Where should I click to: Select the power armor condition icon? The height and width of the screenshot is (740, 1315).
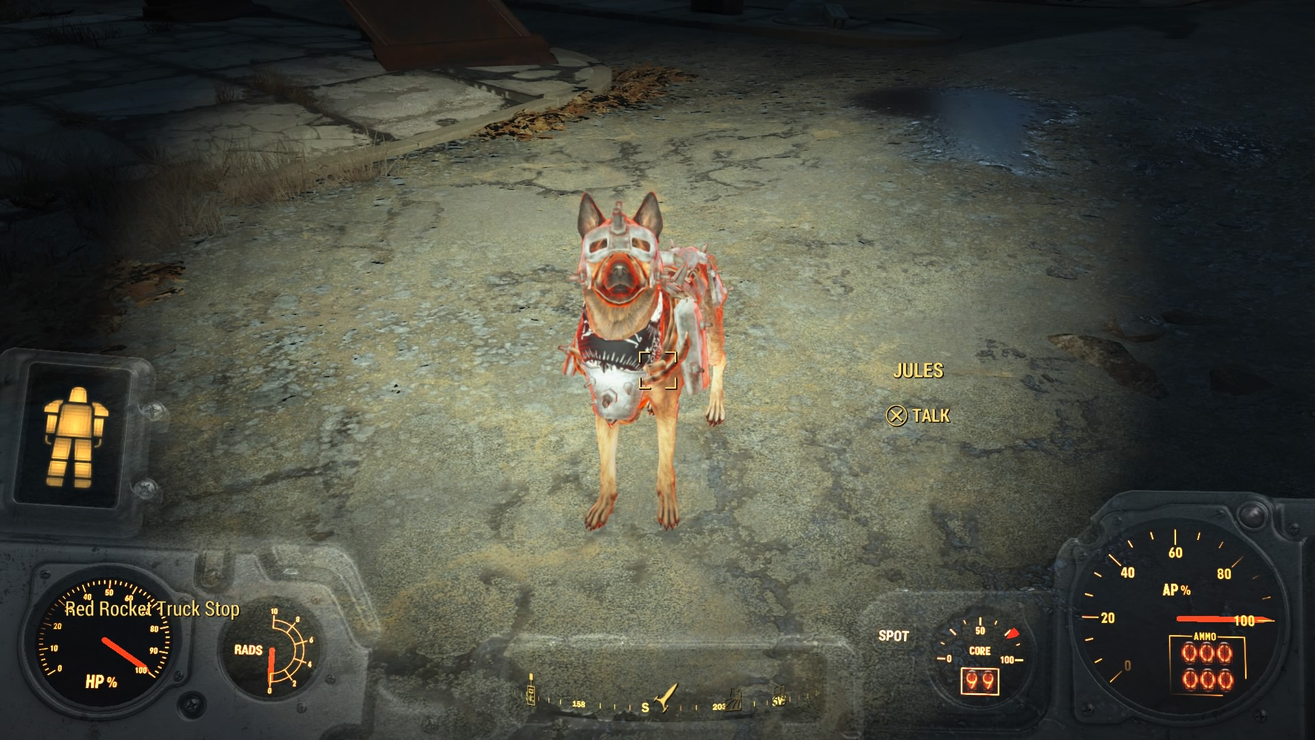point(76,436)
